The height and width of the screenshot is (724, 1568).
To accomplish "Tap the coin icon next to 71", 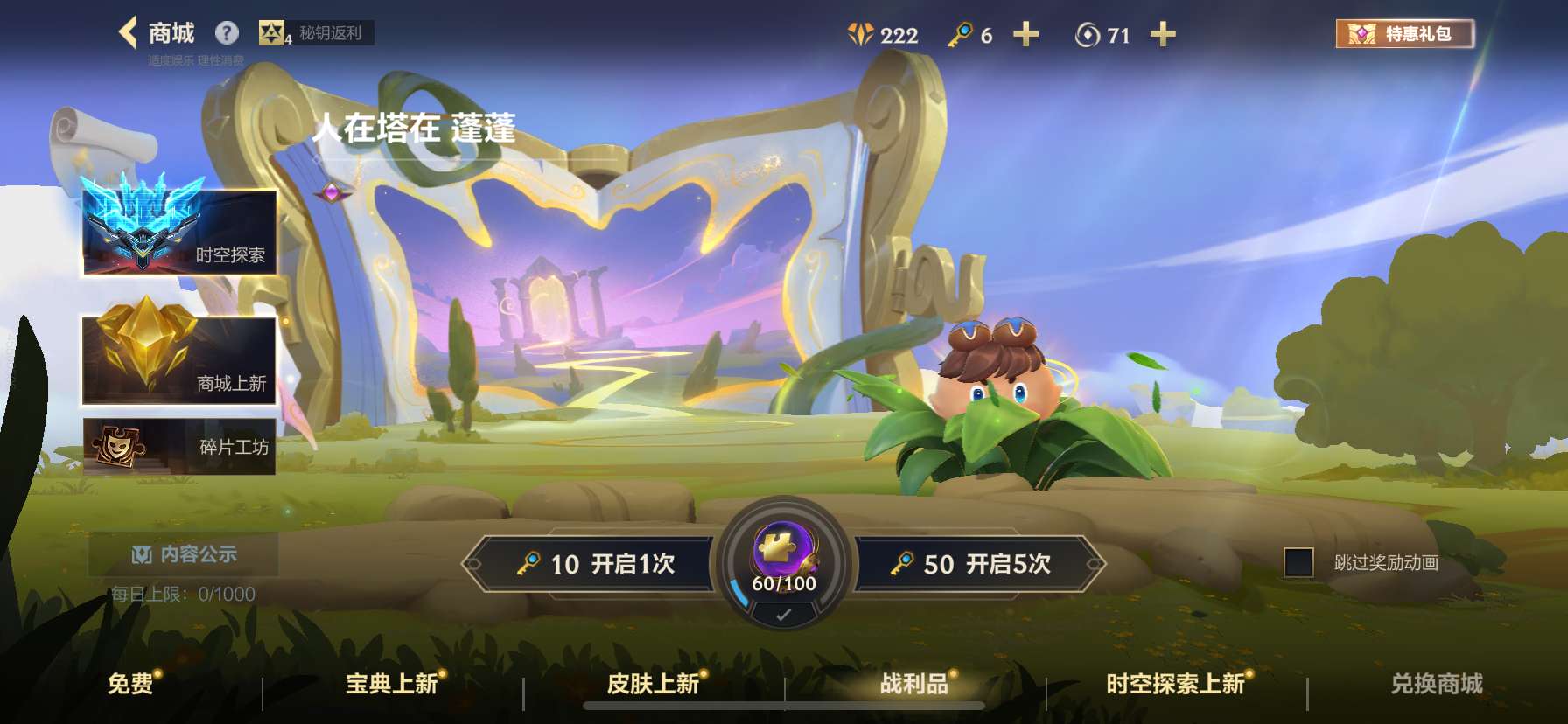I will [1087, 35].
